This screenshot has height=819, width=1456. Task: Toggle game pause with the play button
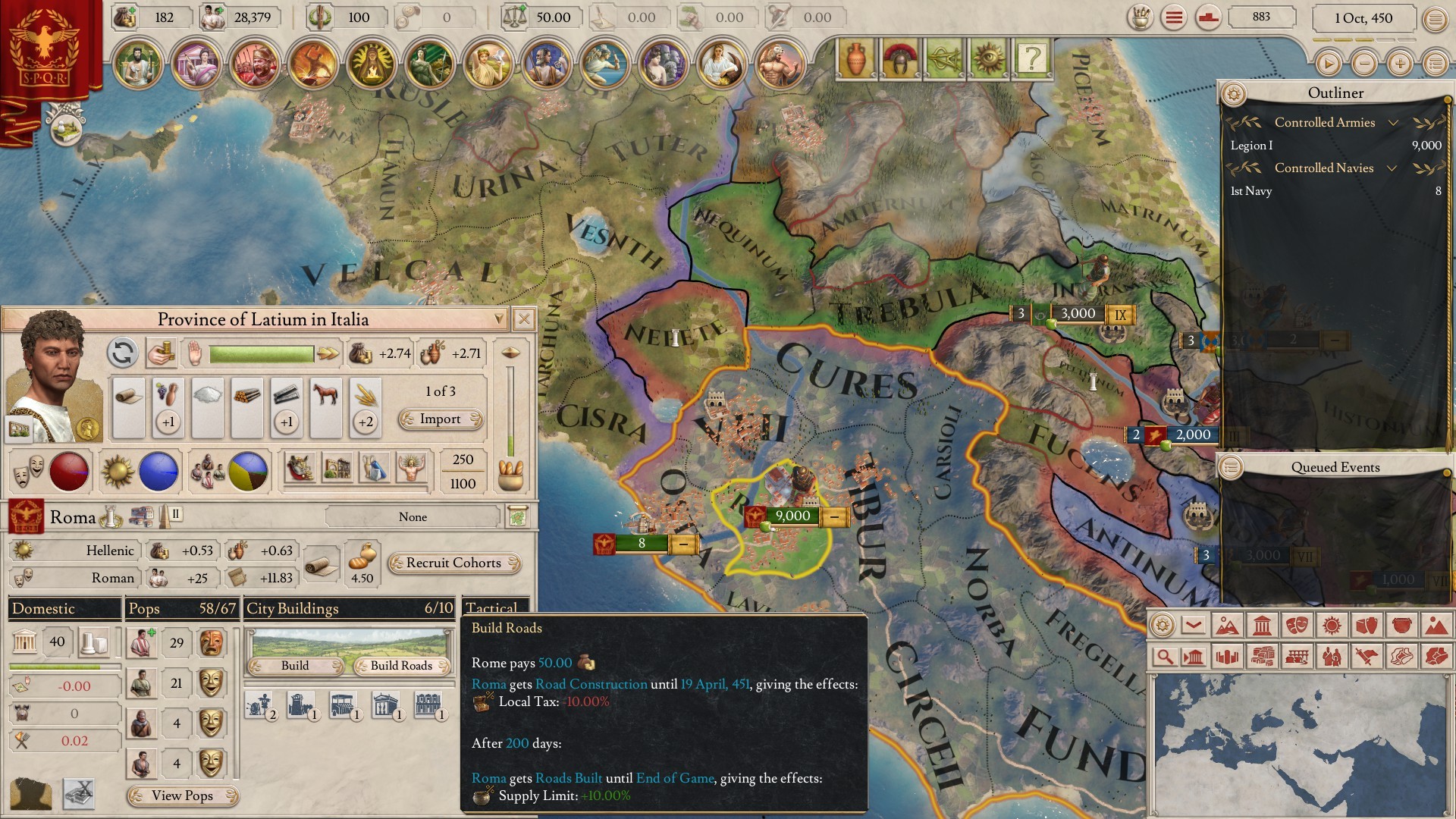[x=1328, y=64]
